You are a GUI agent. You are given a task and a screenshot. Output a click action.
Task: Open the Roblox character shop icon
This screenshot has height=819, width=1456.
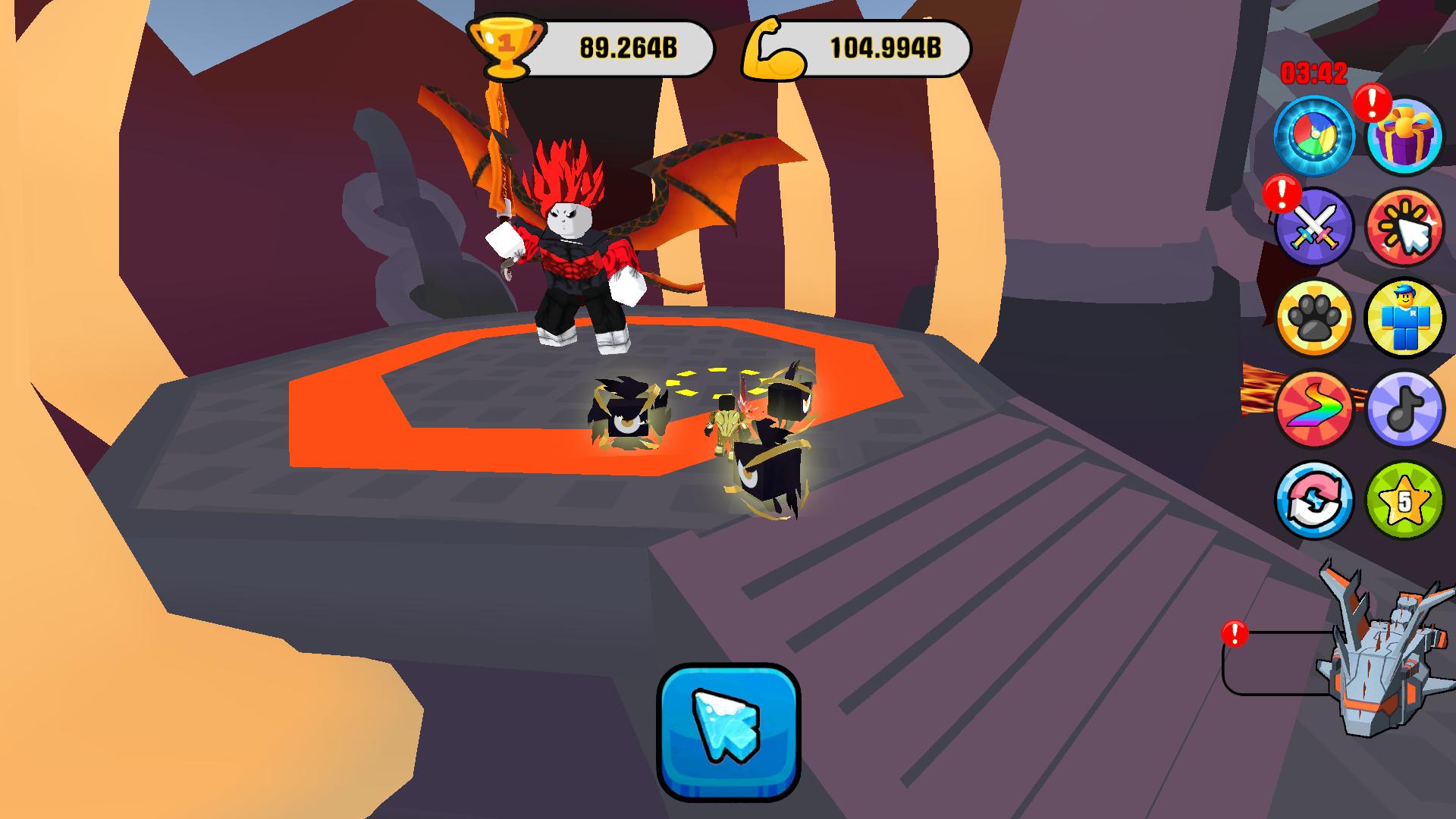pos(1407,318)
